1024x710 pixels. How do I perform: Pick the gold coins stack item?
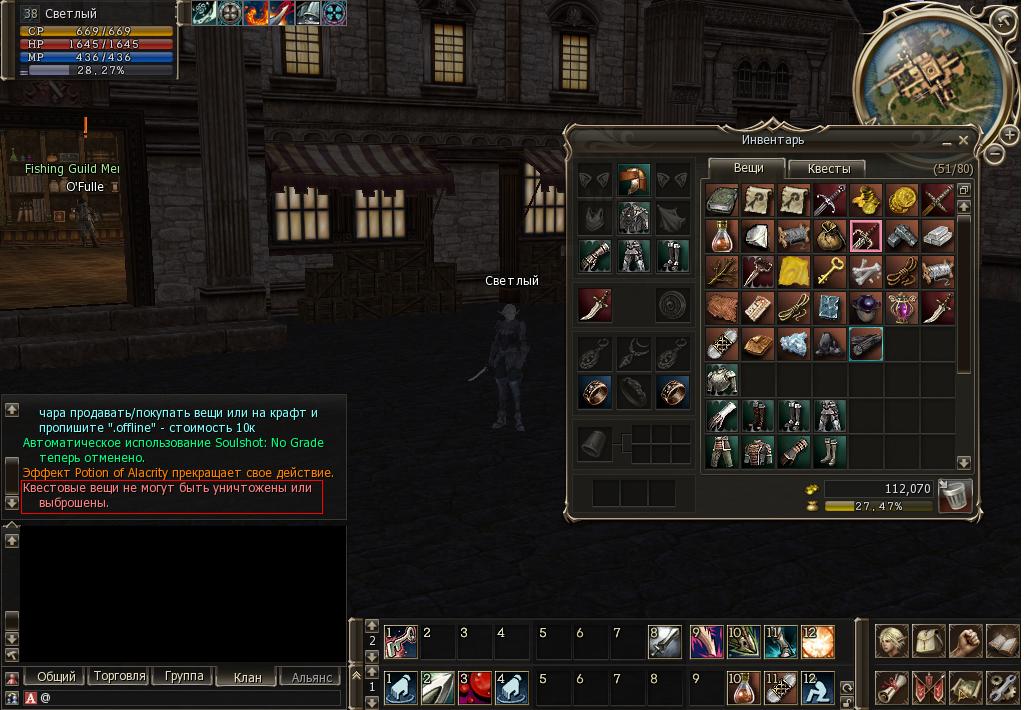(x=902, y=200)
